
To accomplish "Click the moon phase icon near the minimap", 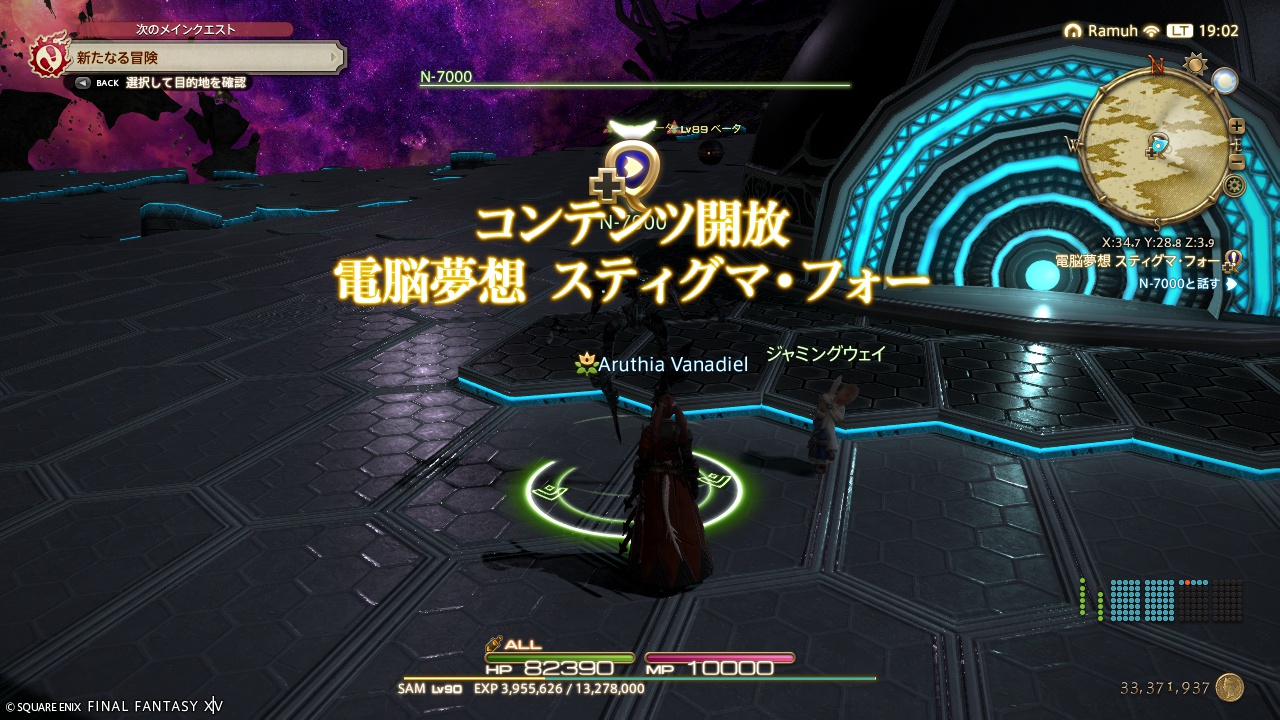I will pos(1224,81).
